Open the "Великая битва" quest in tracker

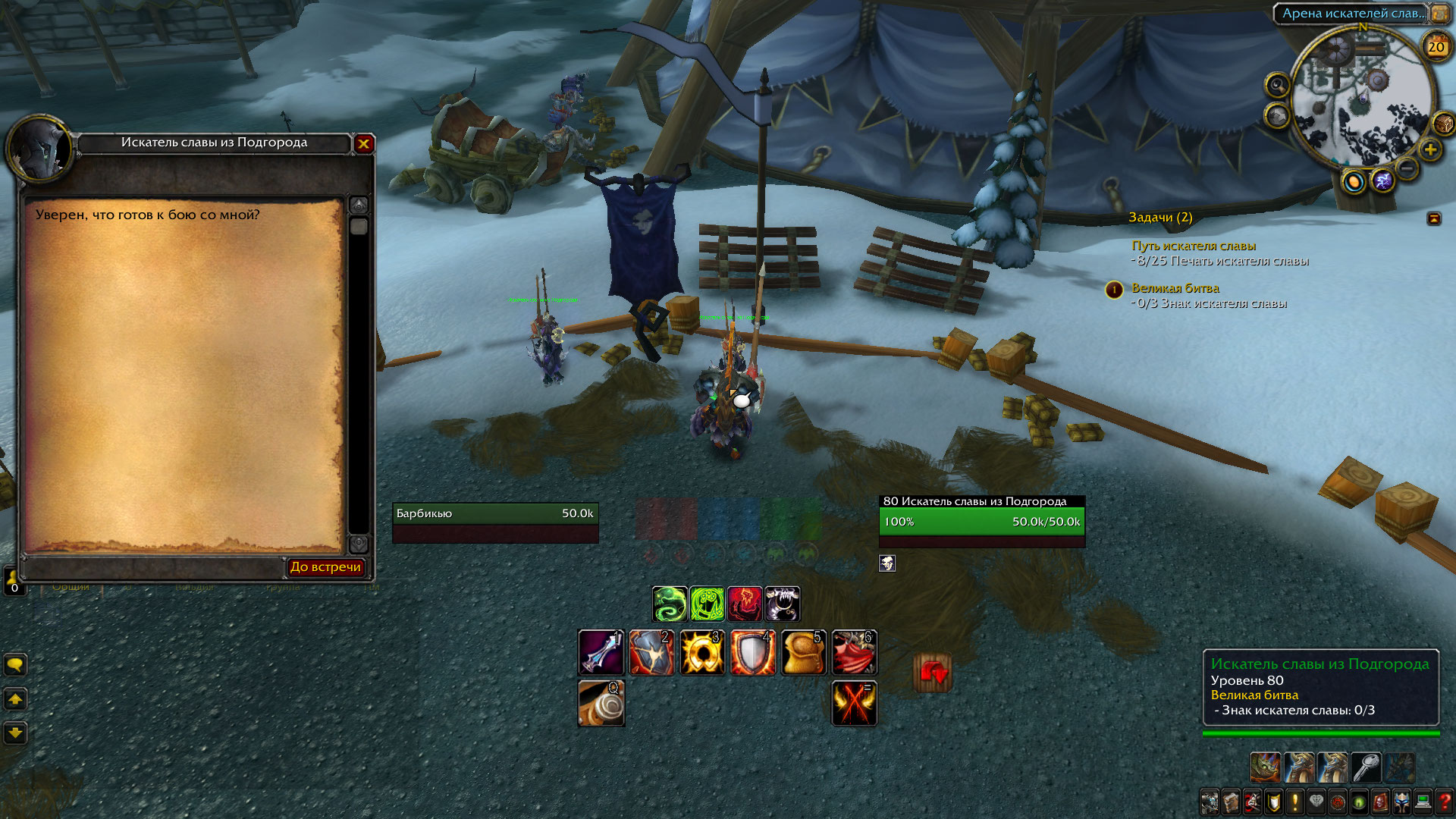[1175, 288]
